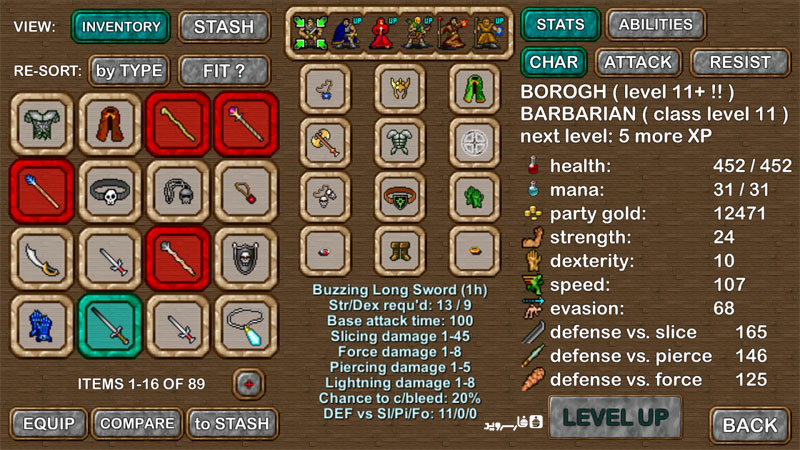Show the RESIST stats
This screenshot has width=800, height=450.
pos(740,62)
